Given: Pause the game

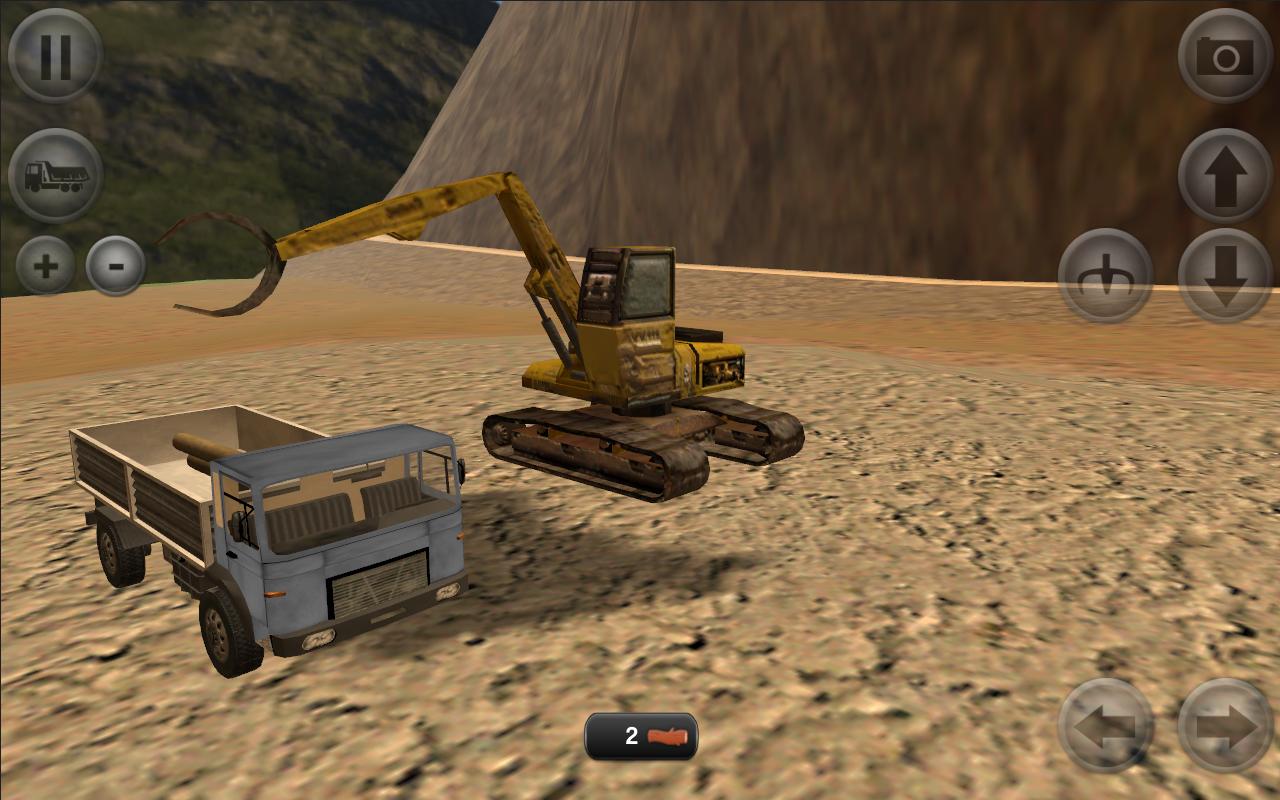Looking at the screenshot, I should [55, 56].
